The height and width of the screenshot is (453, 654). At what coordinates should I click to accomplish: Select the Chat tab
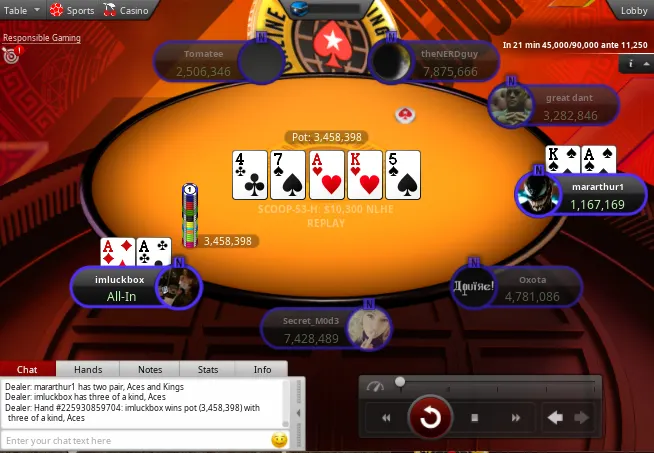[x=28, y=369]
